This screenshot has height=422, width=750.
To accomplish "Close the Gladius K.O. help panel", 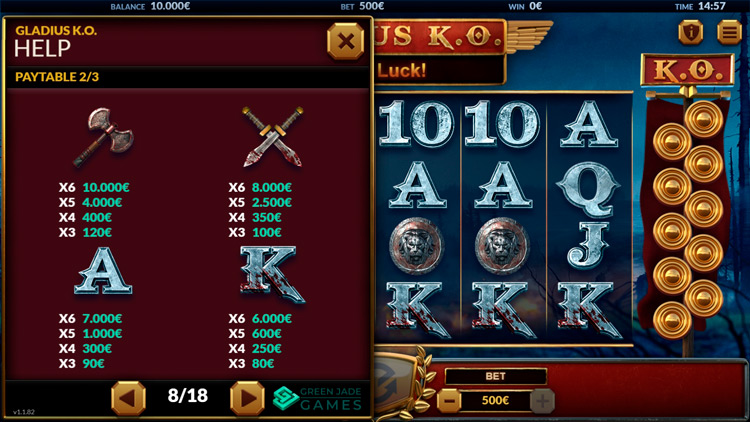I will [x=345, y=41].
